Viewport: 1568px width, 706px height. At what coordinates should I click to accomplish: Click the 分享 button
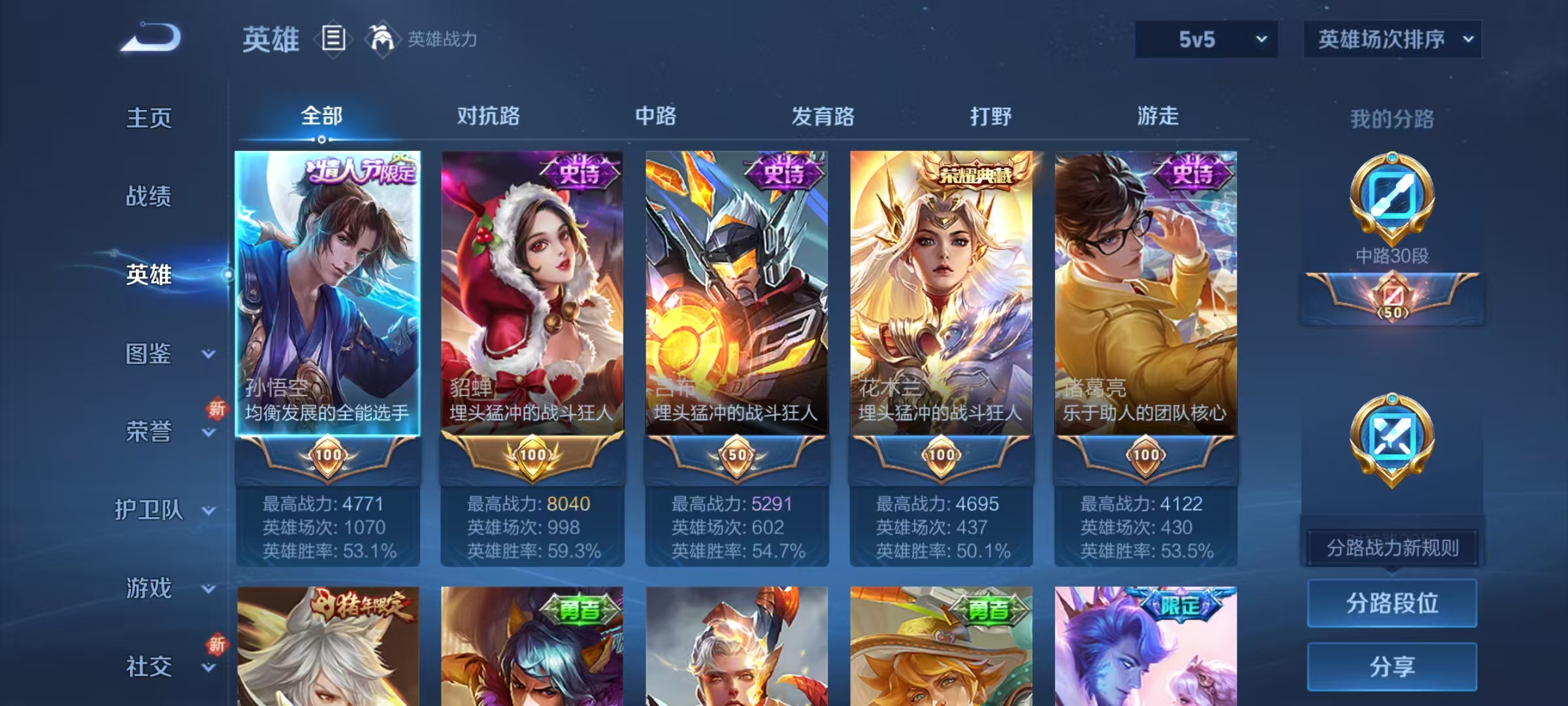pos(1392,665)
